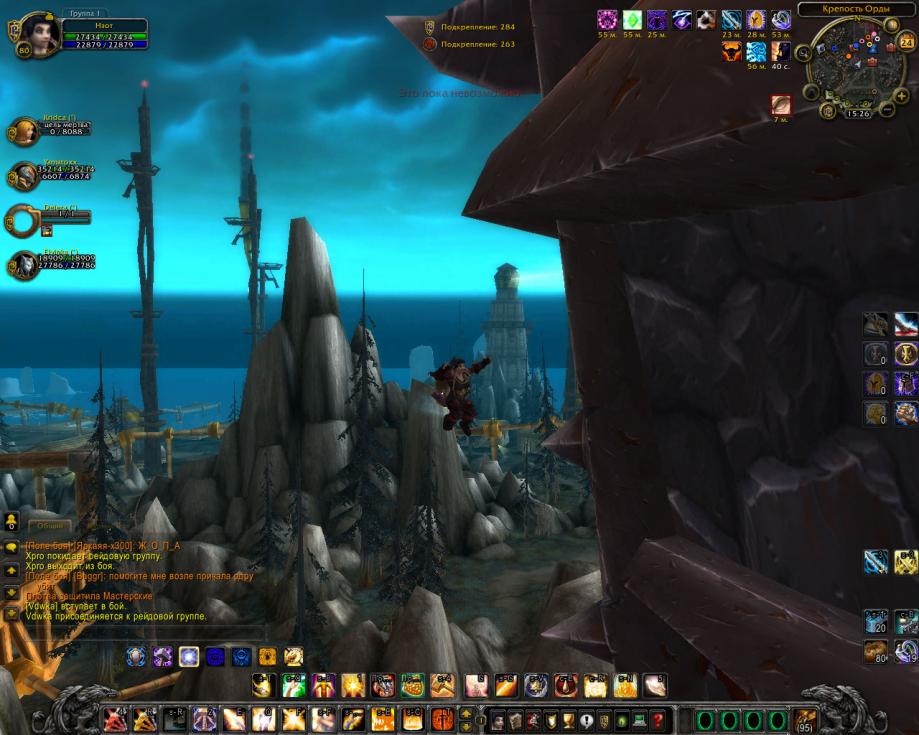Viewport: 919px width, 735px height.
Task: Click the 7-minute debuff icon
Action: [x=781, y=105]
